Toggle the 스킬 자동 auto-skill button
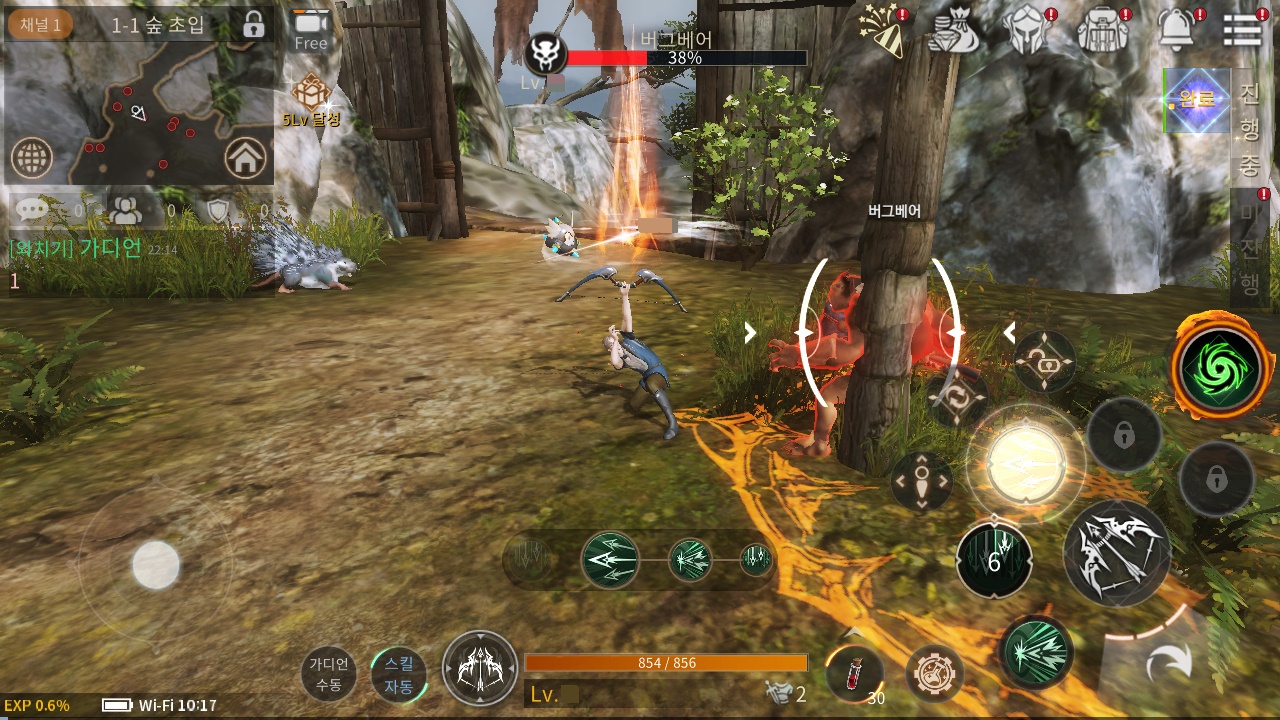The width and height of the screenshot is (1280, 720). (x=398, y=674)
